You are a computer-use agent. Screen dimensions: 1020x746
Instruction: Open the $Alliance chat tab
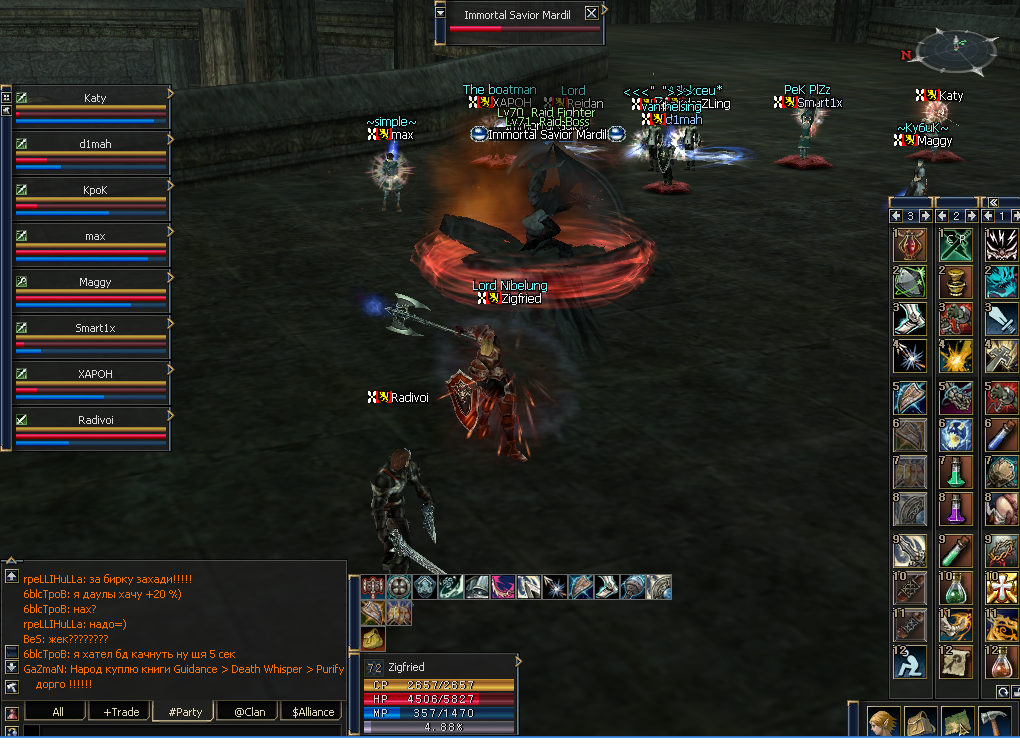coord(312,712)
